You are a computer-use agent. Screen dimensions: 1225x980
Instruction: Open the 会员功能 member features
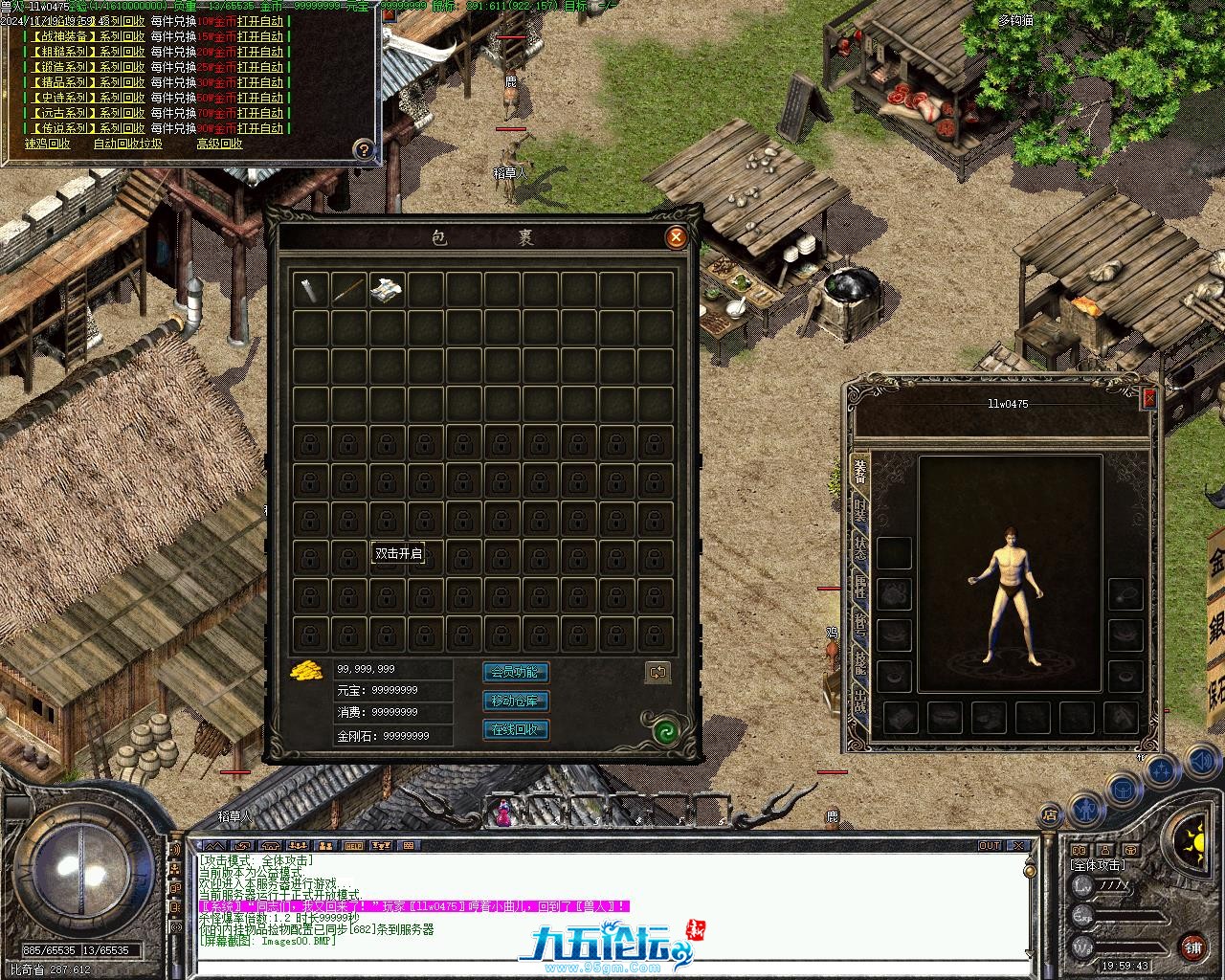coord(516,673)
